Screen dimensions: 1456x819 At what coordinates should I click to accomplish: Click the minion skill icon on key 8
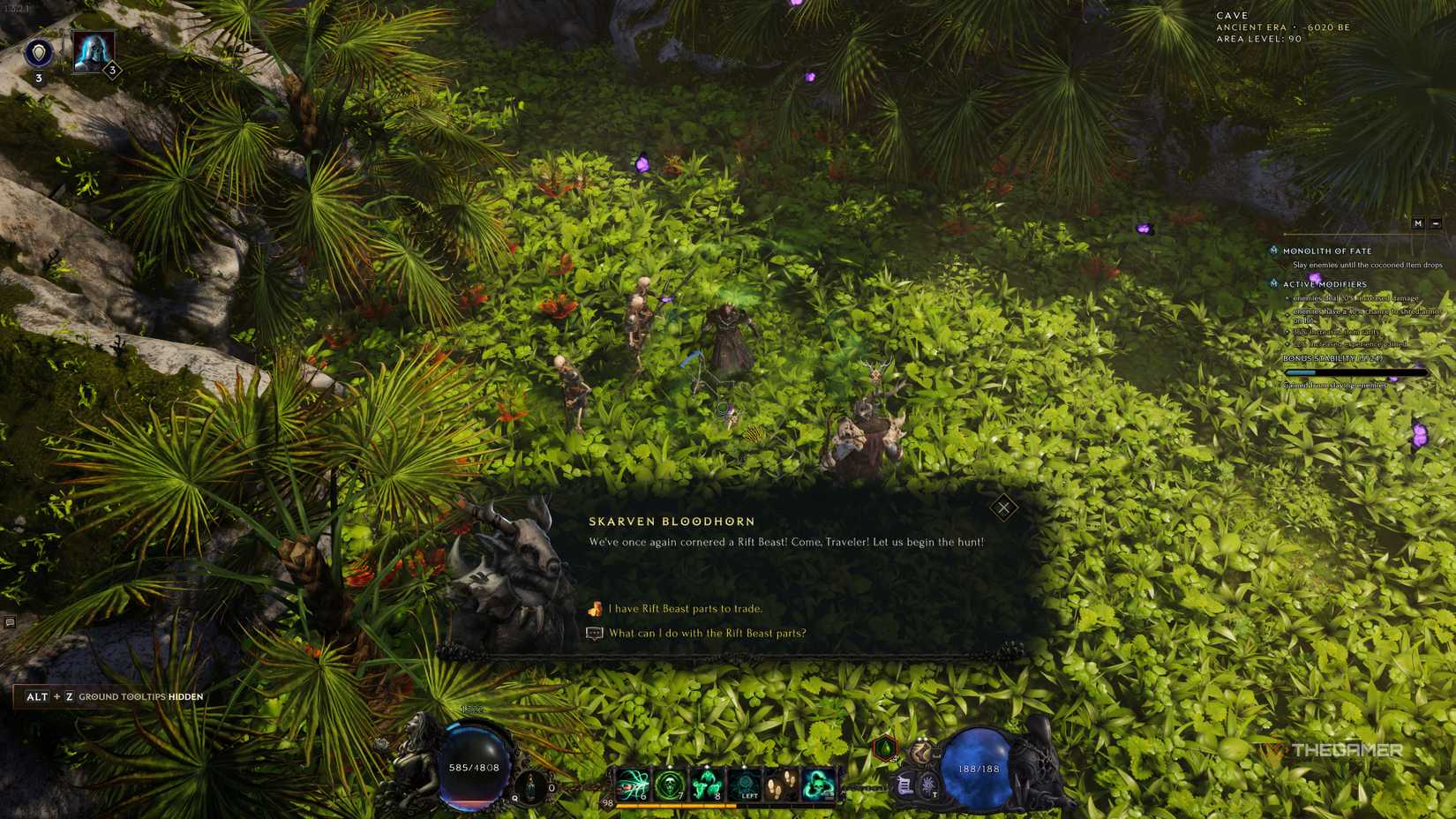706,784
